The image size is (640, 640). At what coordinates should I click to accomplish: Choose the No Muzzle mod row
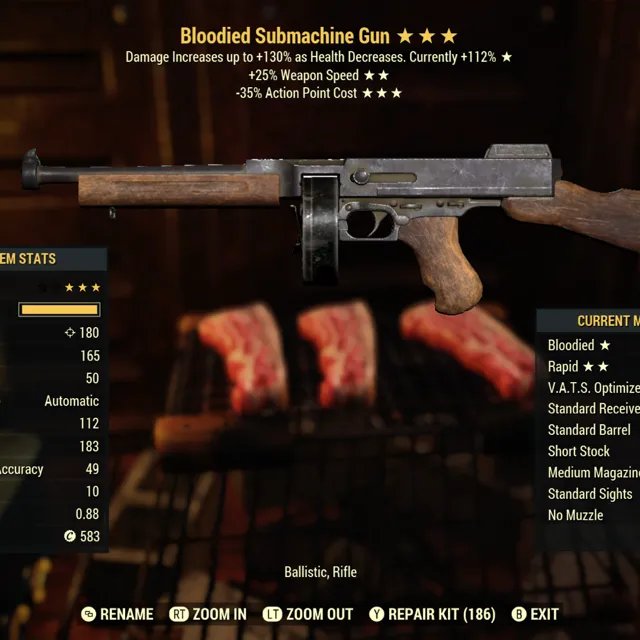575,515
